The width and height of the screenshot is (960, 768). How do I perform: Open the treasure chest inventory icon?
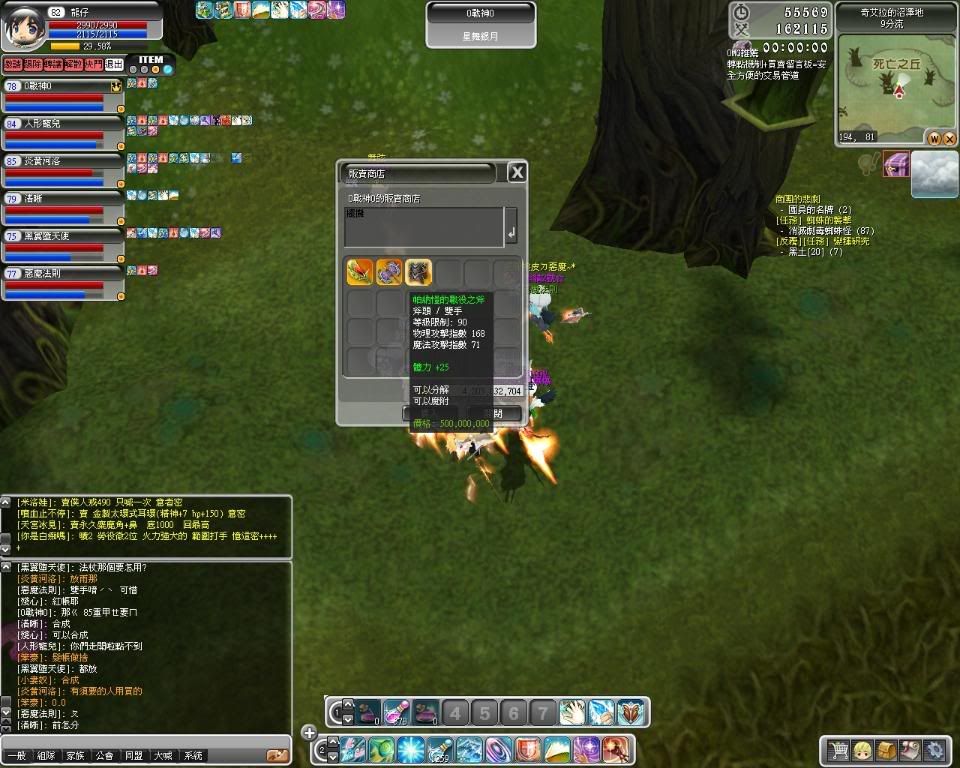point(886,749)
